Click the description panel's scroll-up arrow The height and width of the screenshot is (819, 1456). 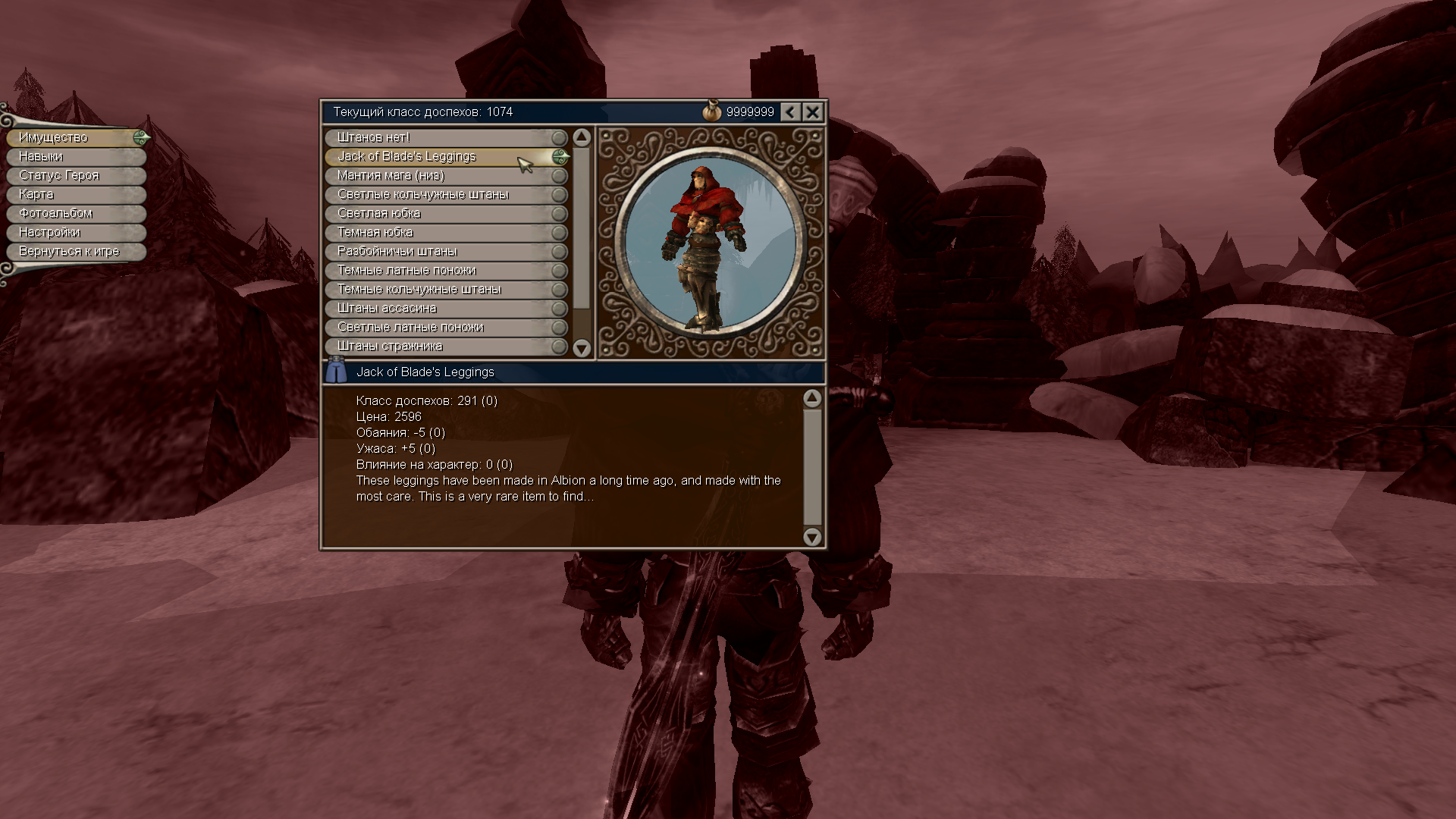pos(812,398)
